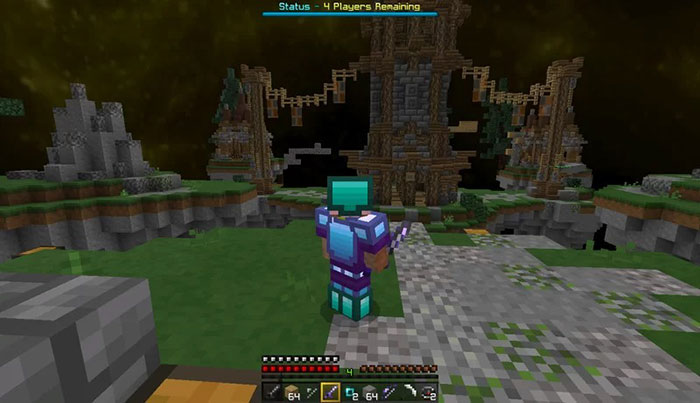The image size is (700, 403).
Task: Select the dark tool in the first hotbar slot
Action: pyautogui.click(x=274, y=391)
